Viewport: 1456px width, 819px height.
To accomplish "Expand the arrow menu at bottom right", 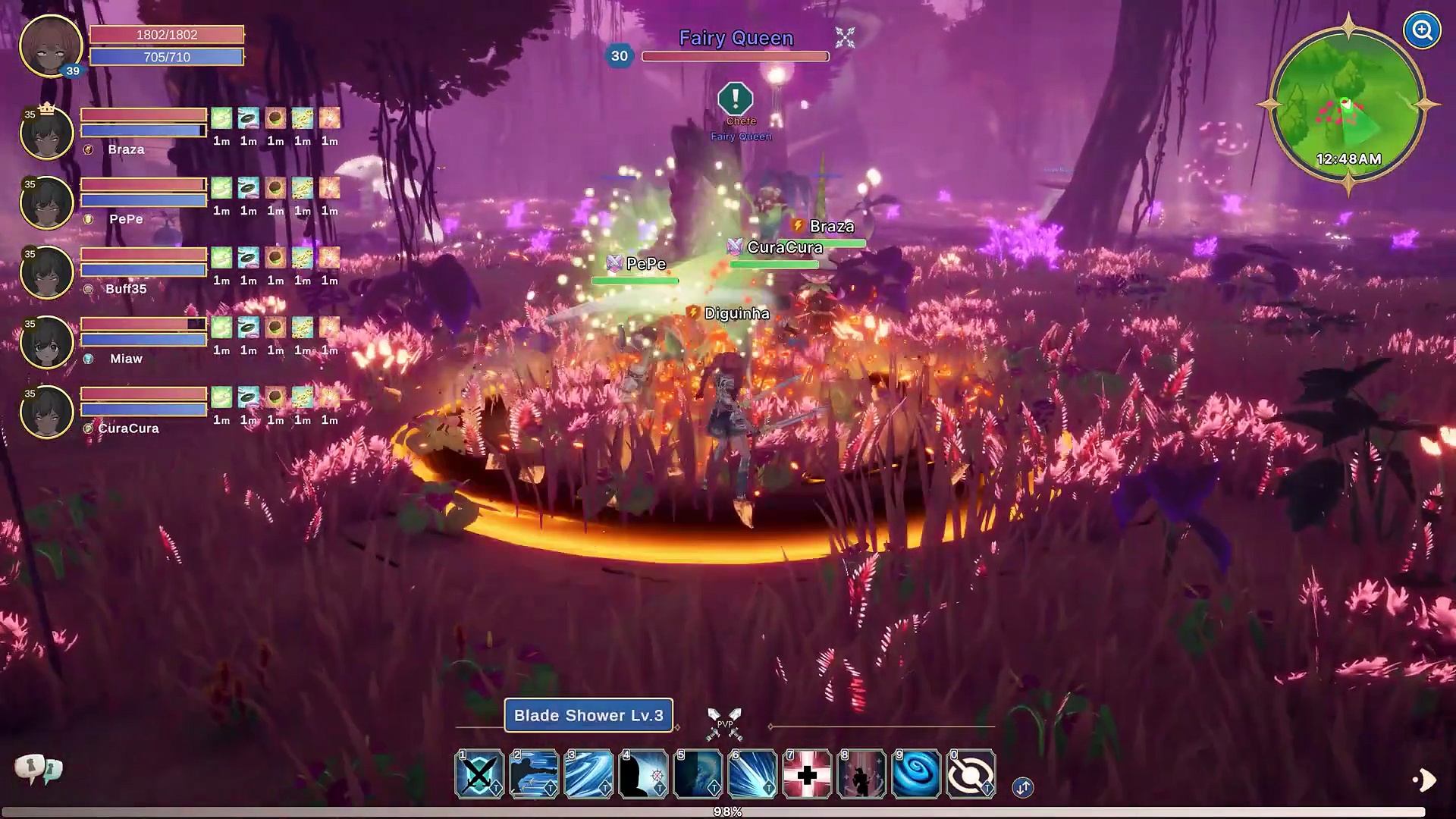I will (x=1424, y=780).
